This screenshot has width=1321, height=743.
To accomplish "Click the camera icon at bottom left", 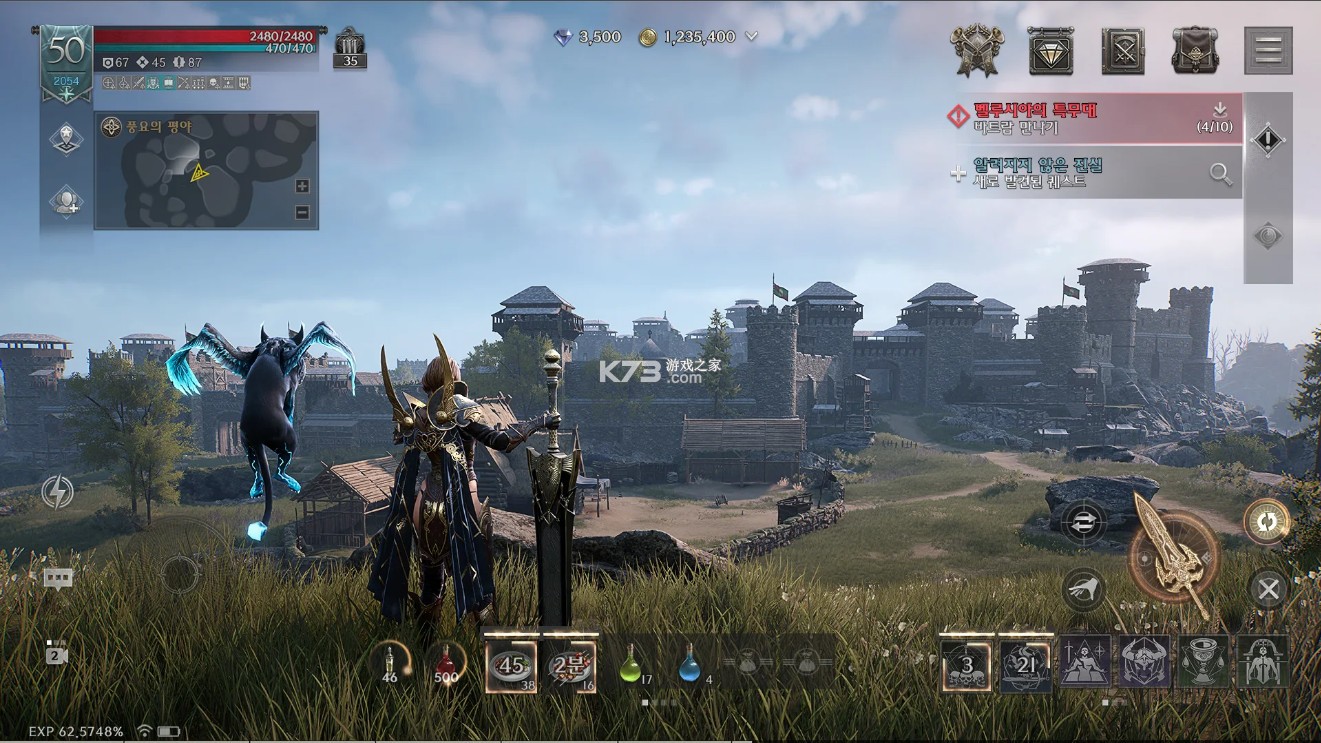I will click(x=57, y=654).
